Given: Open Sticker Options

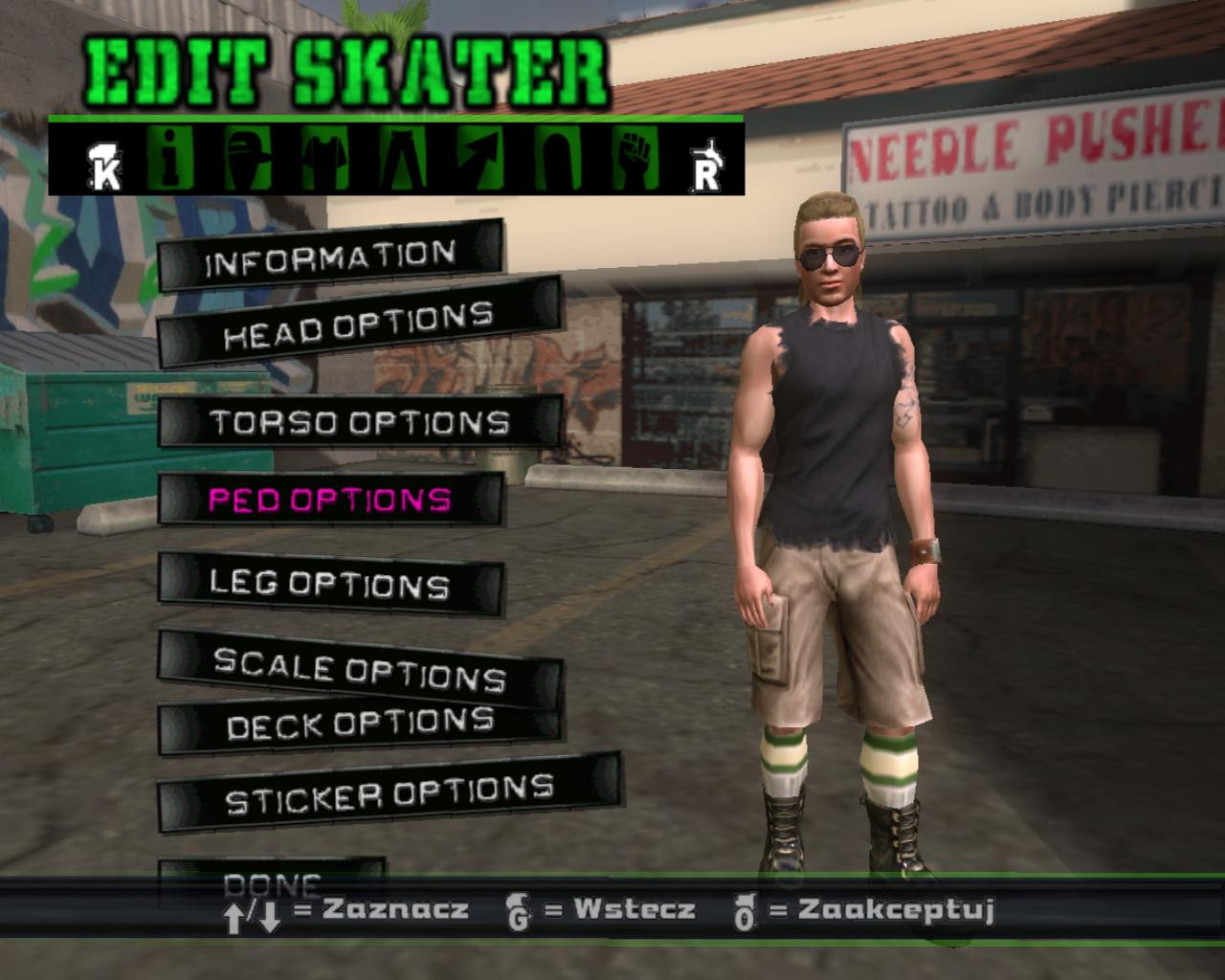Looking at the screenshot, I should [388, 791].
